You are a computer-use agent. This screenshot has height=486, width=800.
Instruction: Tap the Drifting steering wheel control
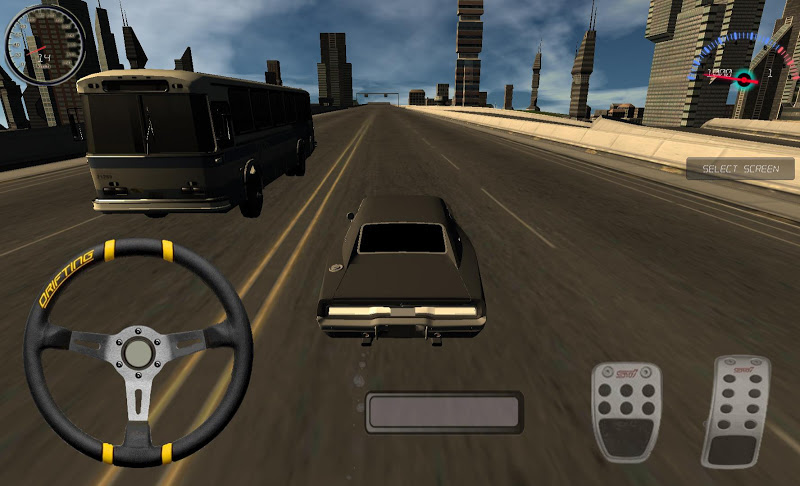click(137, 352)
